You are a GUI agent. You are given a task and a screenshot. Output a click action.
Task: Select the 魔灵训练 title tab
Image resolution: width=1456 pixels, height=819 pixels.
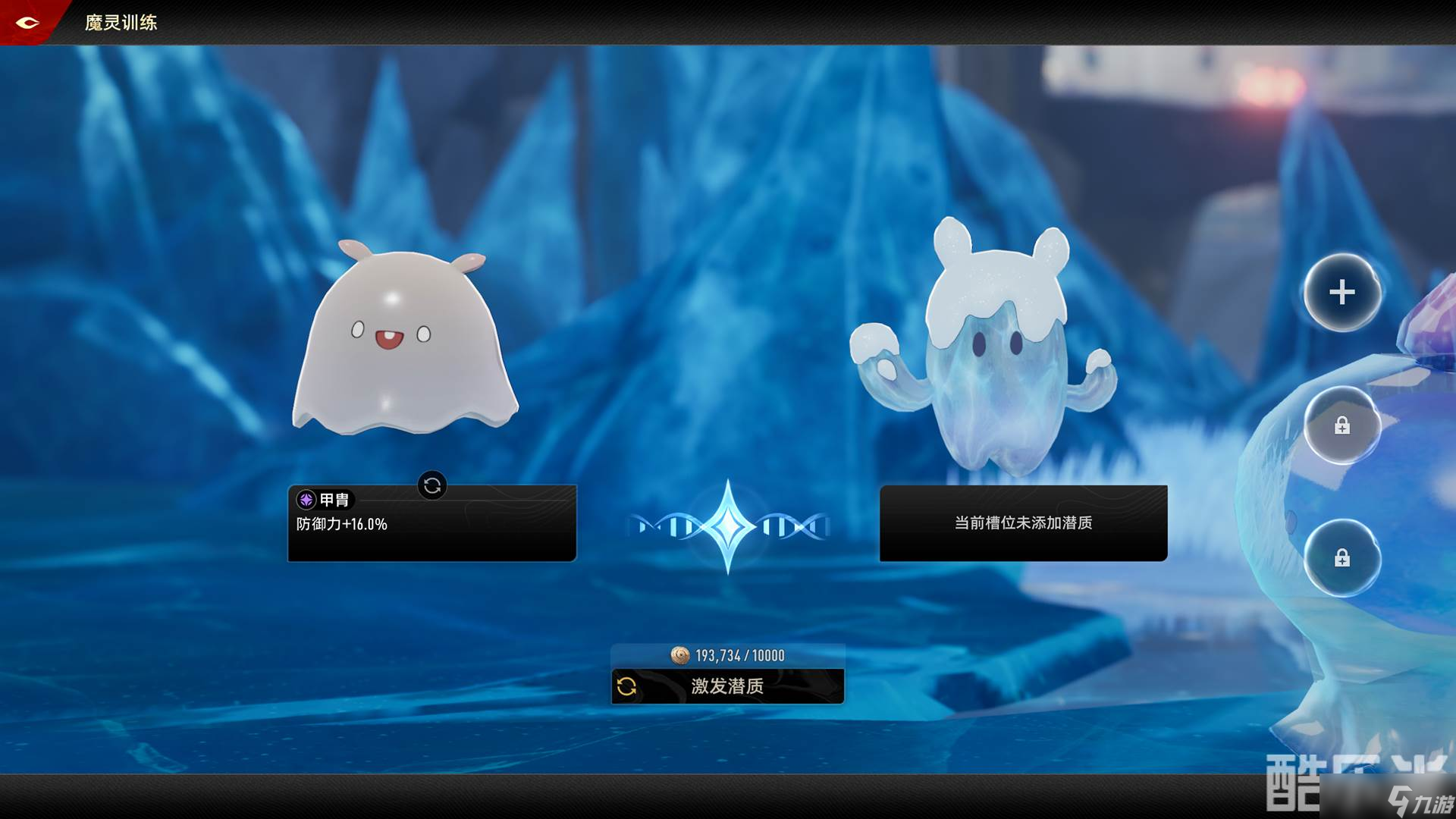[x=121, y=23]
